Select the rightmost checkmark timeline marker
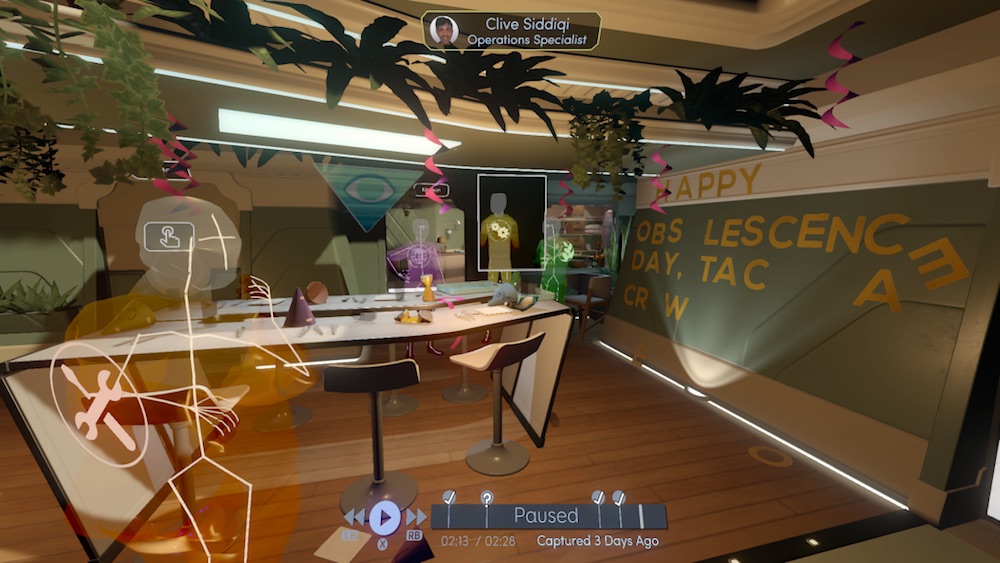The image size is (1000, 563). [x=619, y=498]
